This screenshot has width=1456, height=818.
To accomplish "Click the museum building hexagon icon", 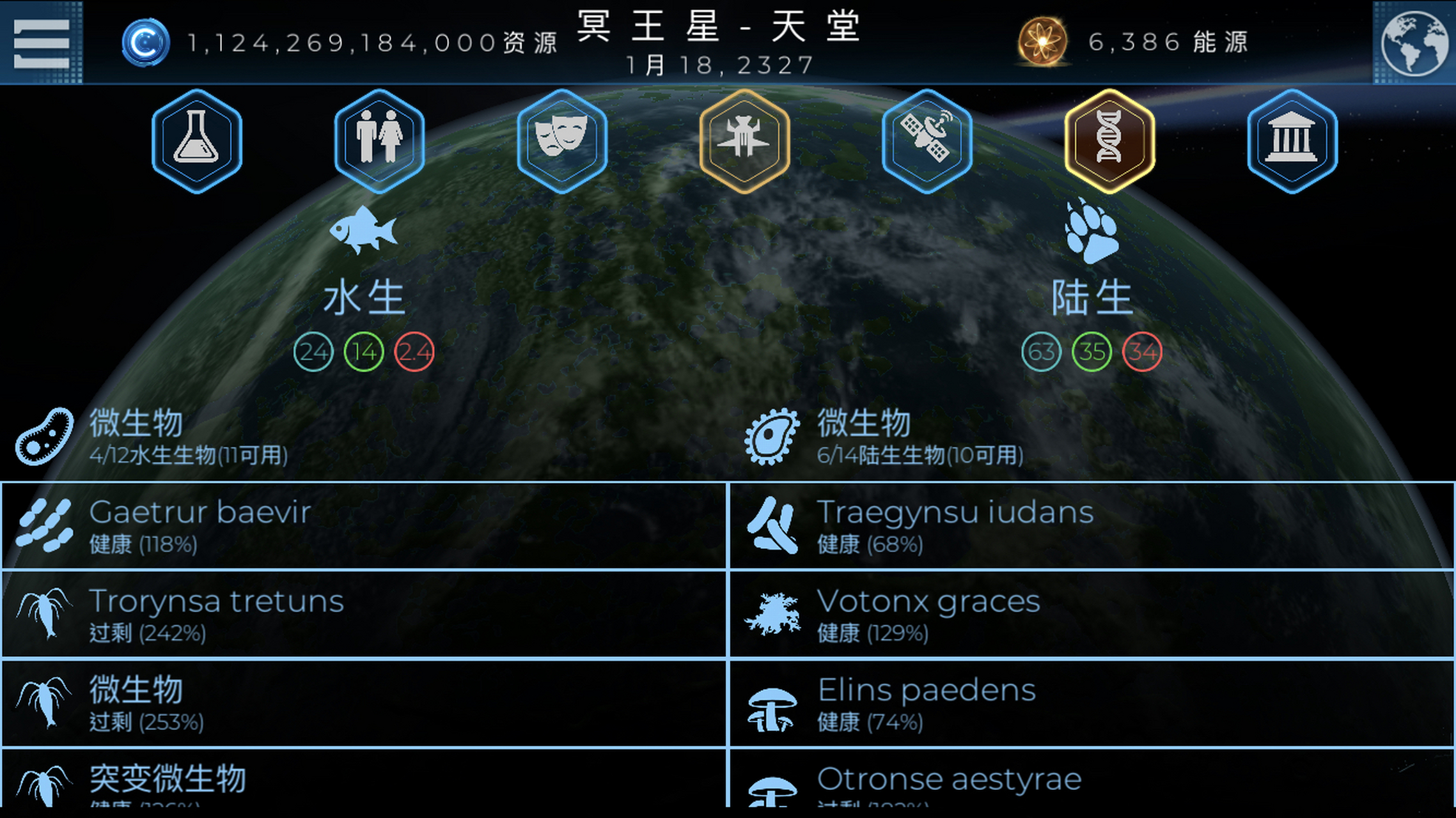I will 1292,141.
